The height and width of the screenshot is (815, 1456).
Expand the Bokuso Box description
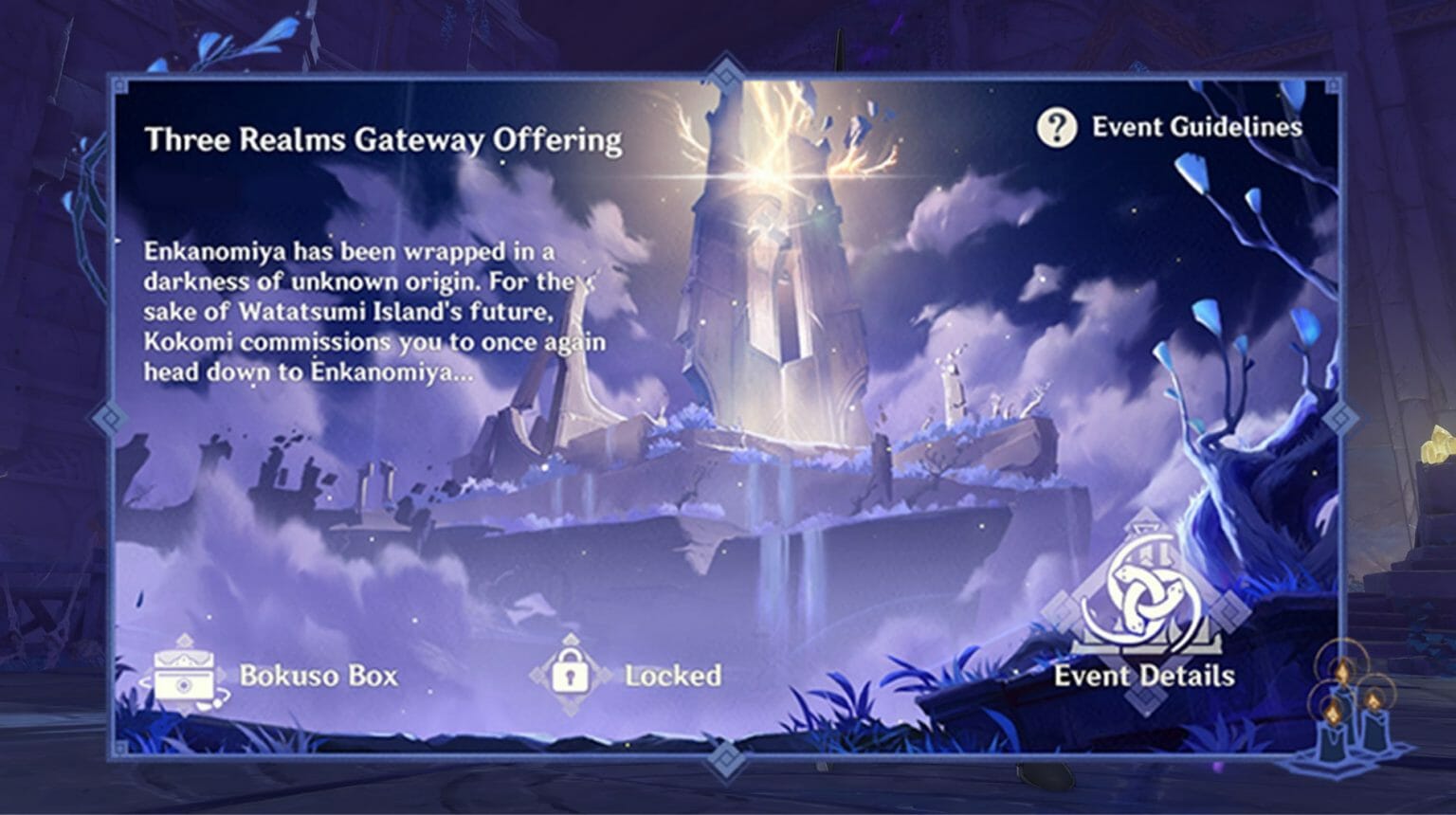[x=318, y=676]
